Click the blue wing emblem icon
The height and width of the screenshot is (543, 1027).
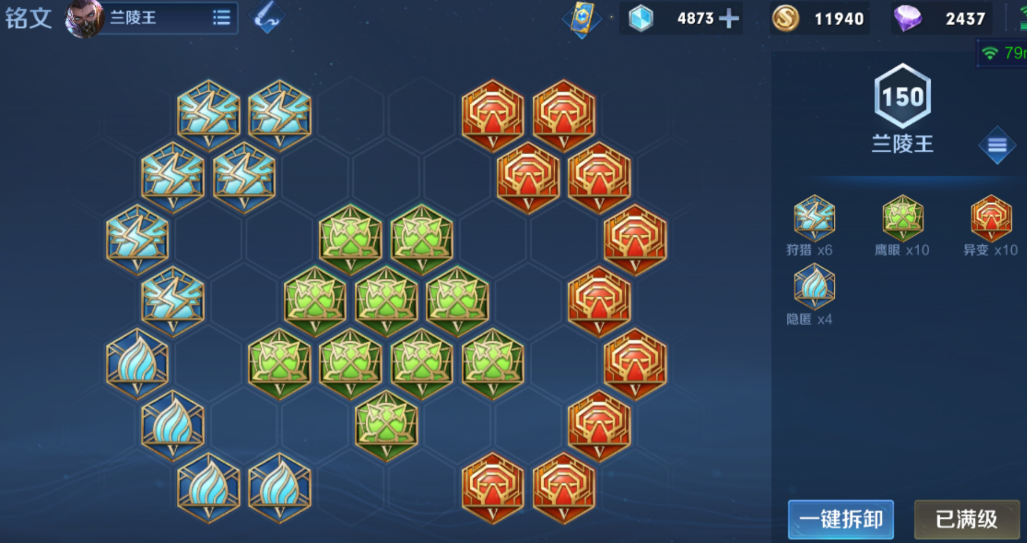click(266, 18)
